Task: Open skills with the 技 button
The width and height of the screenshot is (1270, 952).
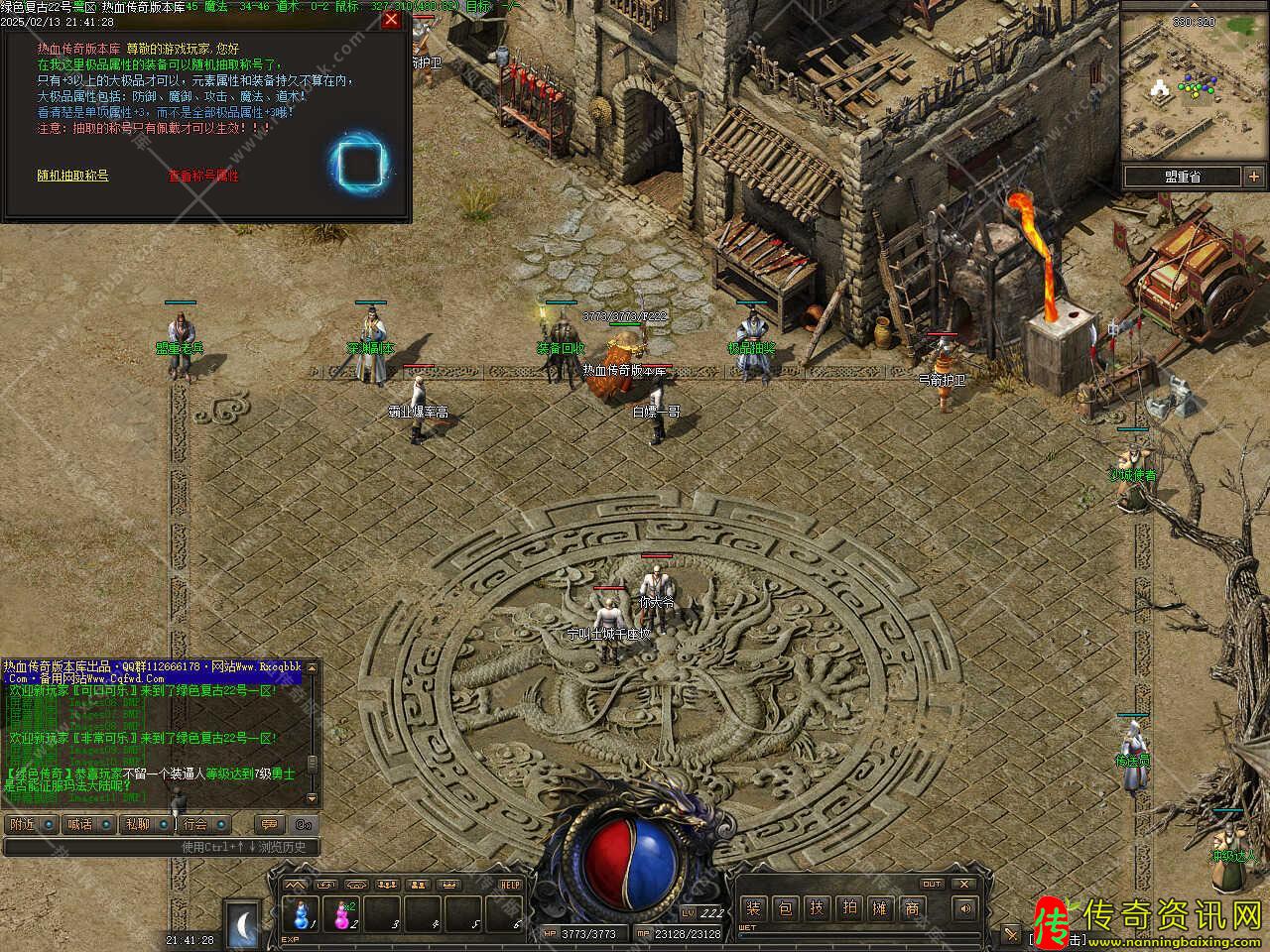Action: pyautogui.click(x=817, y=908)
